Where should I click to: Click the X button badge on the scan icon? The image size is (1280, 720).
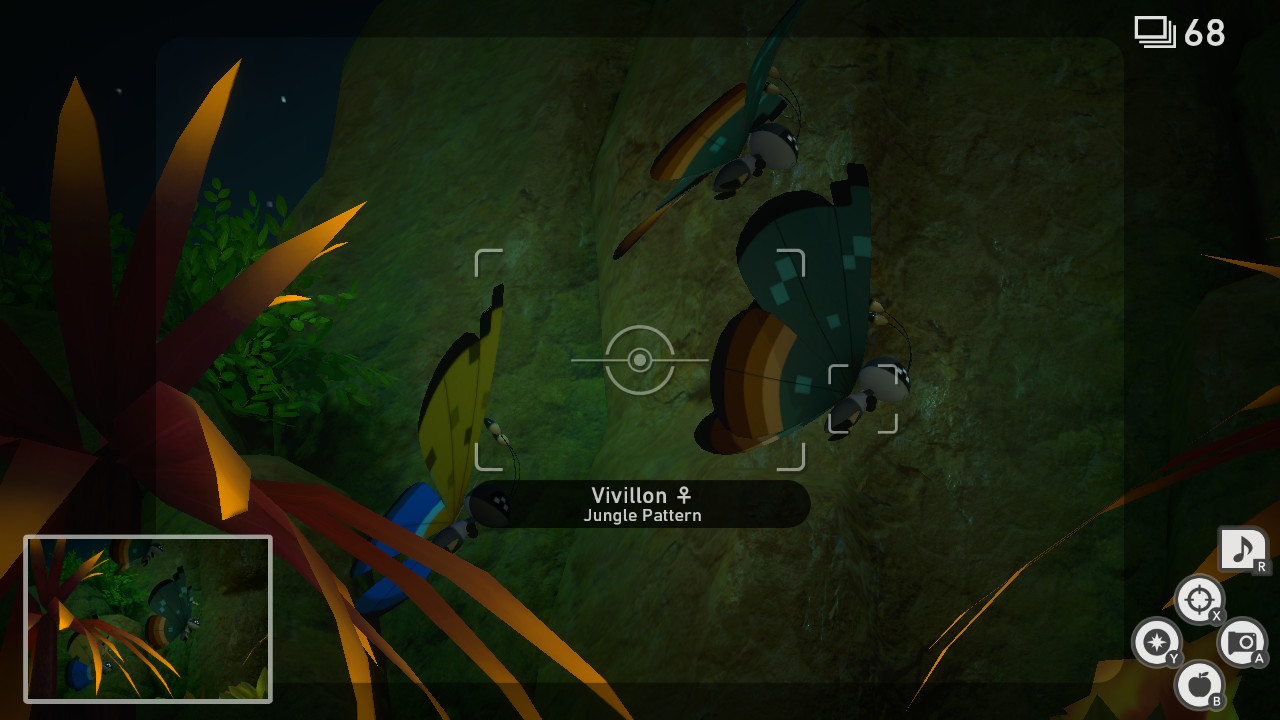[x=1216, y=617]
